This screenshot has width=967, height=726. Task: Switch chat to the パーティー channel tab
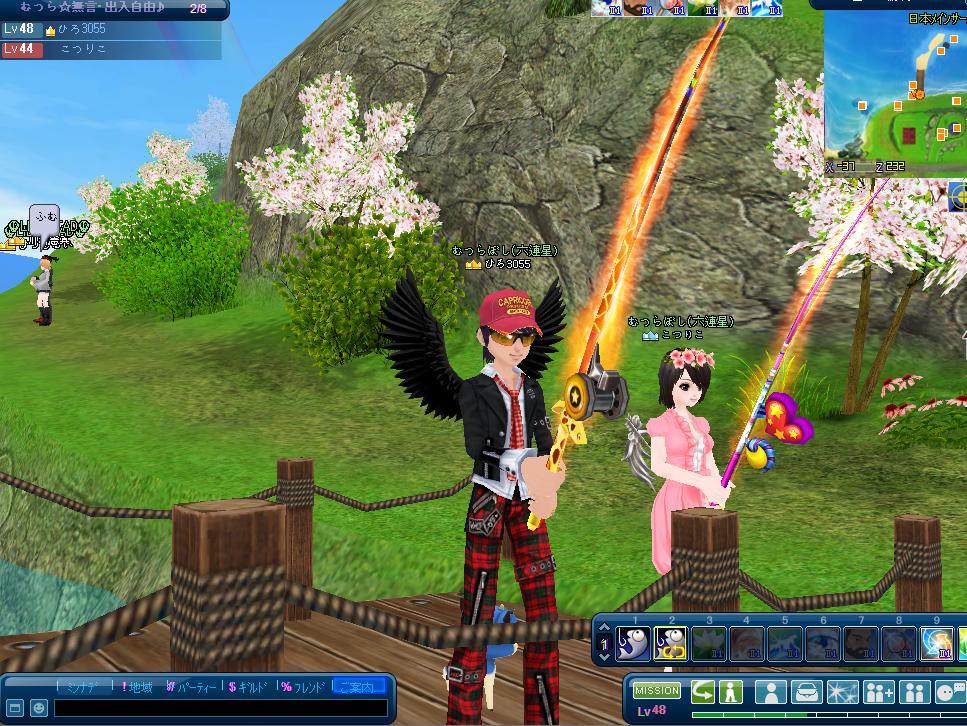[x=191, y=687]
